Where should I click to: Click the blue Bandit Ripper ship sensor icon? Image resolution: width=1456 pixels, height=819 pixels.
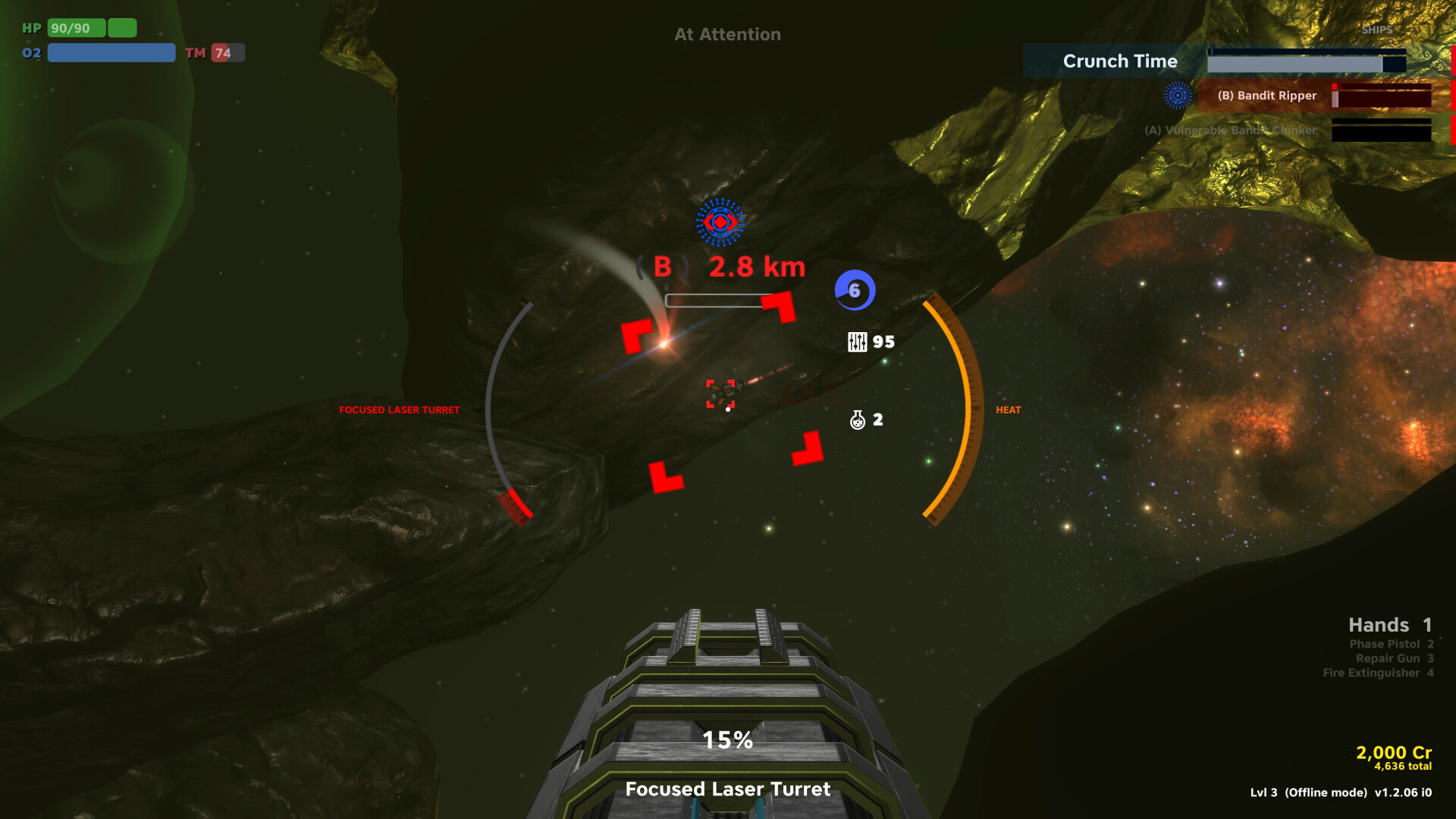(x=1177, y=96)
